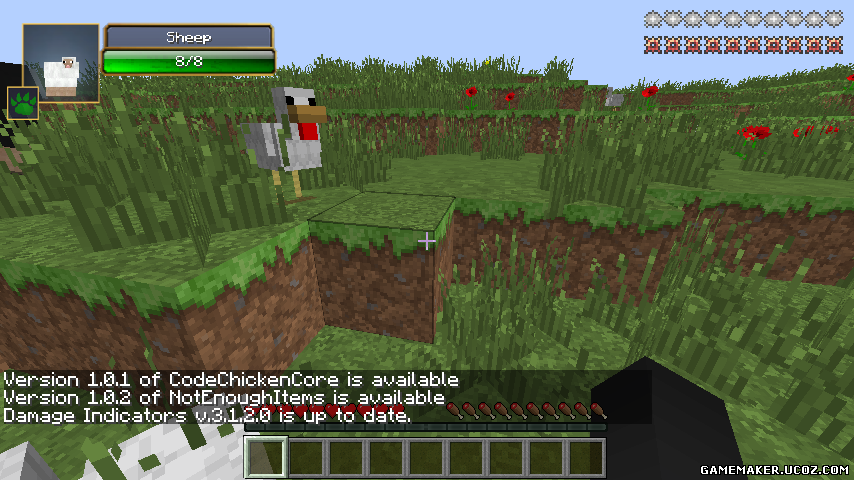The height and width of the screenshot is (480, 854).
Task: Click the Sheep name plate
Action: 189,37
